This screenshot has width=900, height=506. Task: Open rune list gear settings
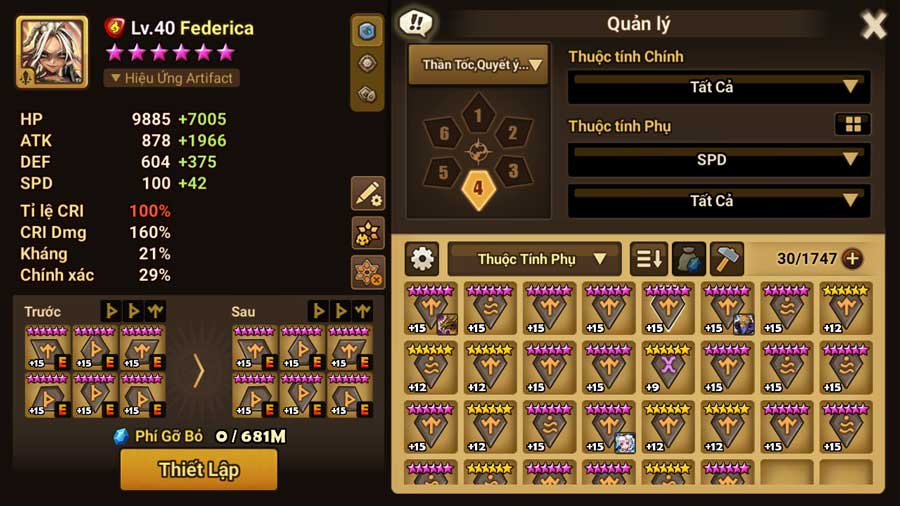click(x=422, y=259)
